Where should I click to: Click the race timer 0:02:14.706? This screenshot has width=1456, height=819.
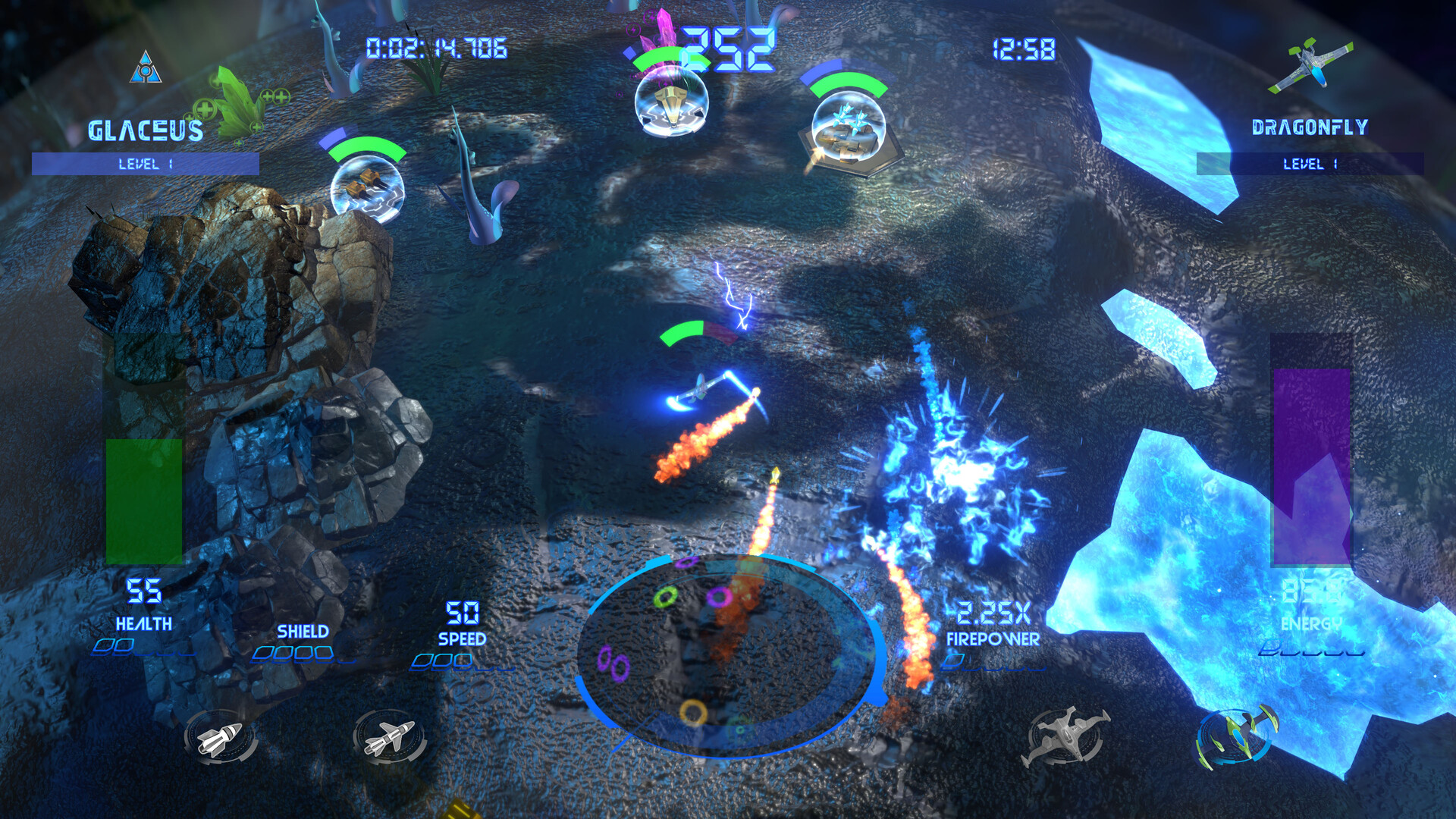tap(436, 47)
